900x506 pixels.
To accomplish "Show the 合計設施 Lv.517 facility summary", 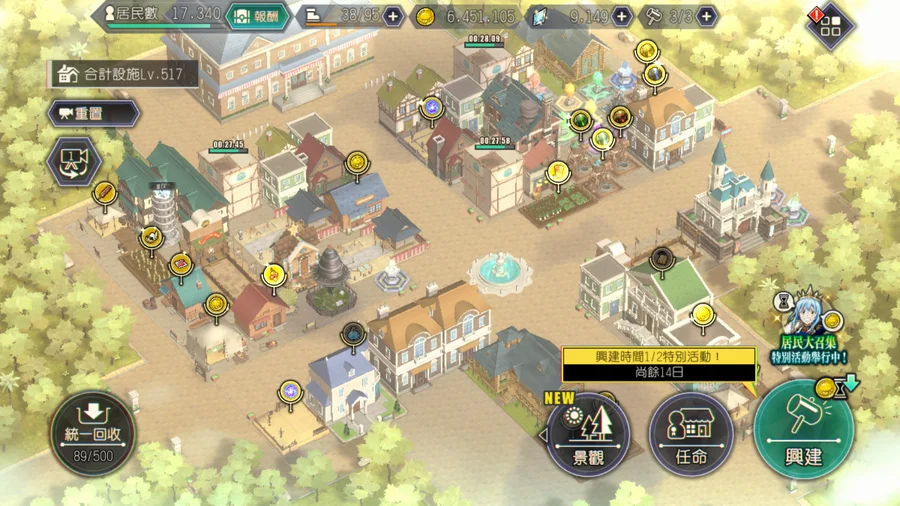I will point(123,73).
